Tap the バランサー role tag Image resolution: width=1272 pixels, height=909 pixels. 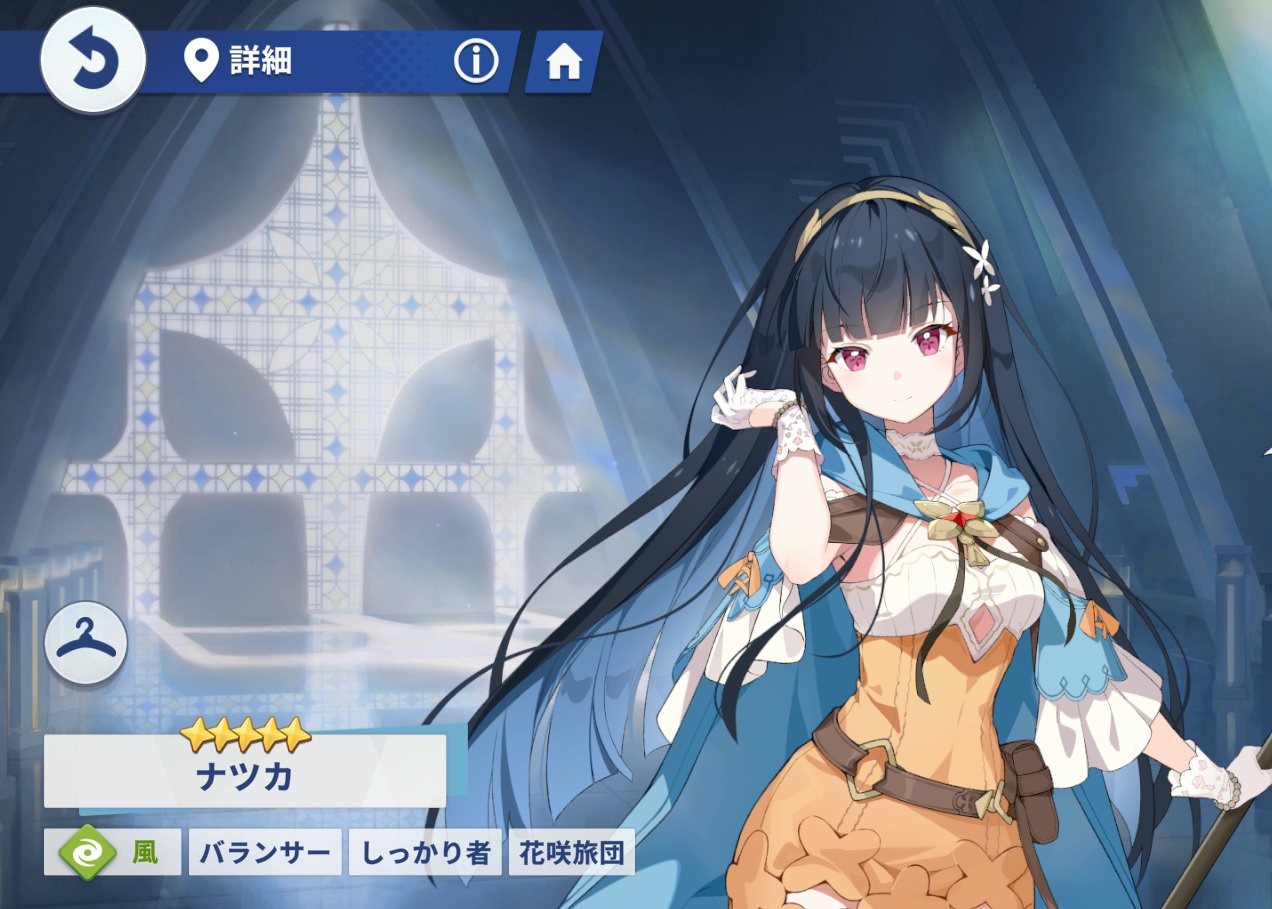(x=265, y=852)
